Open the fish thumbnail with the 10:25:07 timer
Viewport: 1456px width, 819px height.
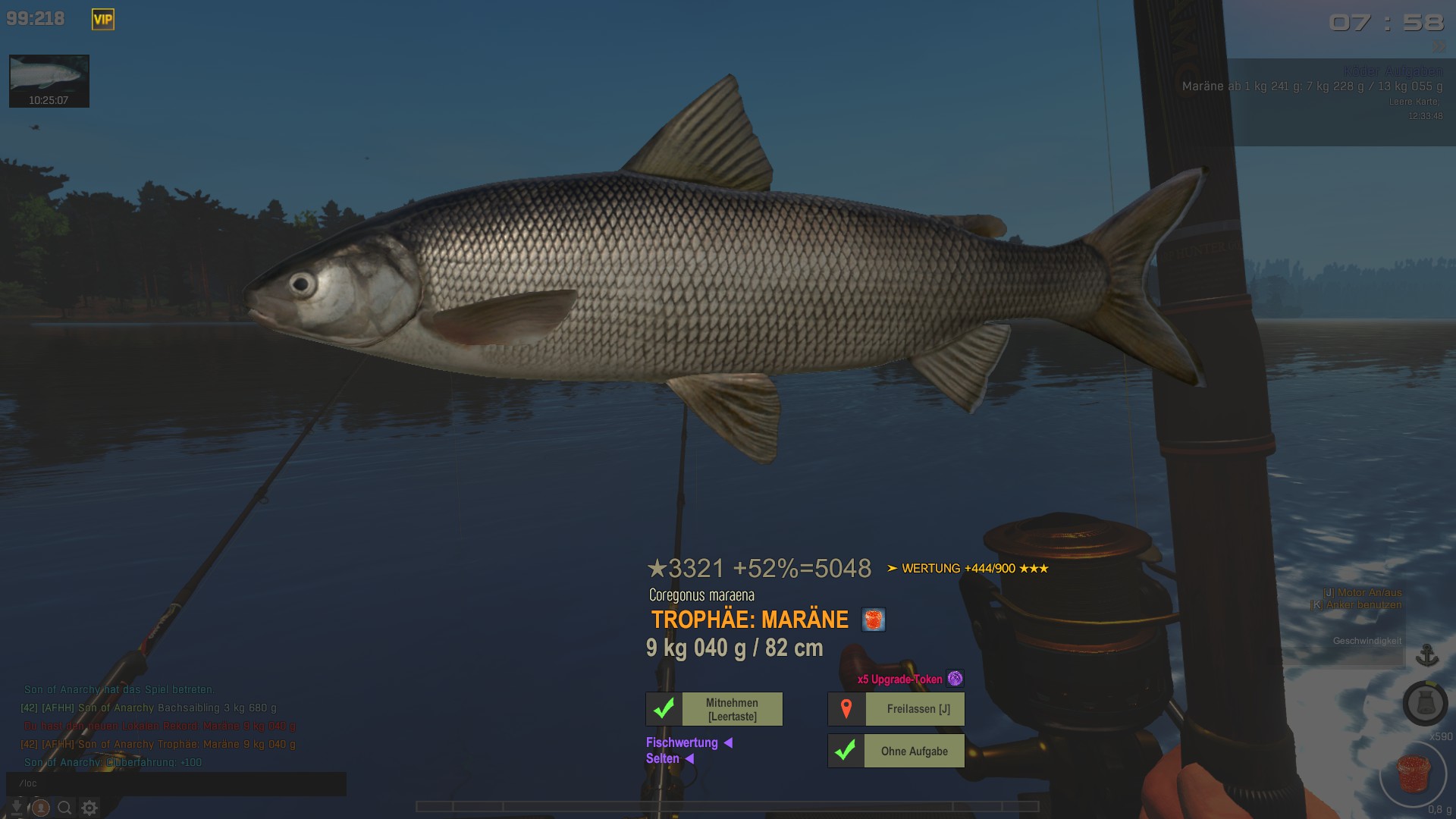point(49,80)
